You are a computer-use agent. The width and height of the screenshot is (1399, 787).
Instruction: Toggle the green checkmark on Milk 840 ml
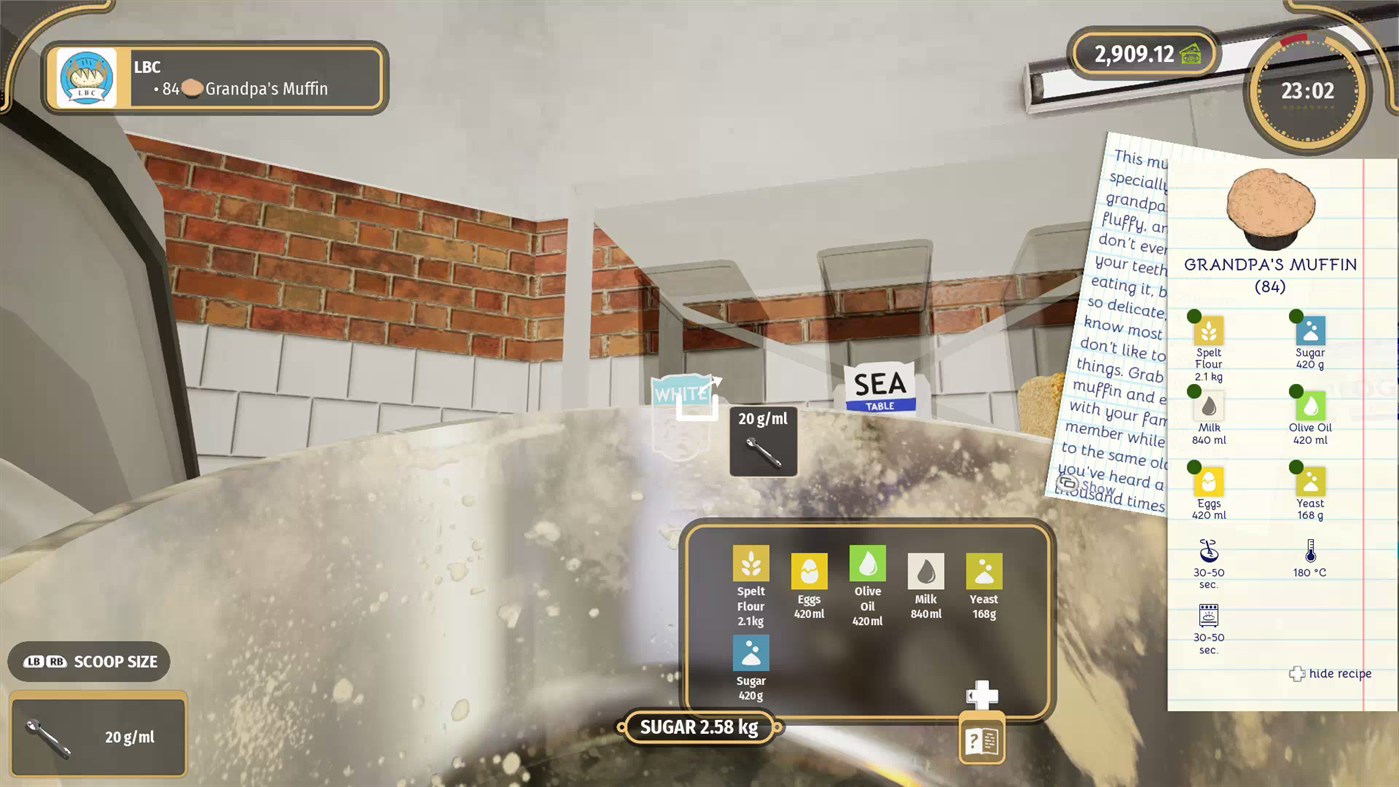pyautogui.click(x=1193, y=392)
